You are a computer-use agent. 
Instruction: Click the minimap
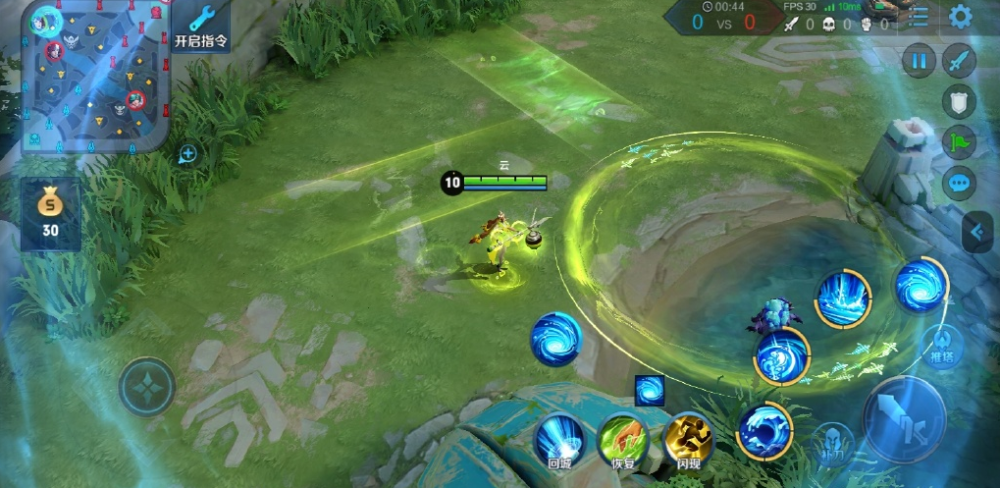tap(95, 77)
